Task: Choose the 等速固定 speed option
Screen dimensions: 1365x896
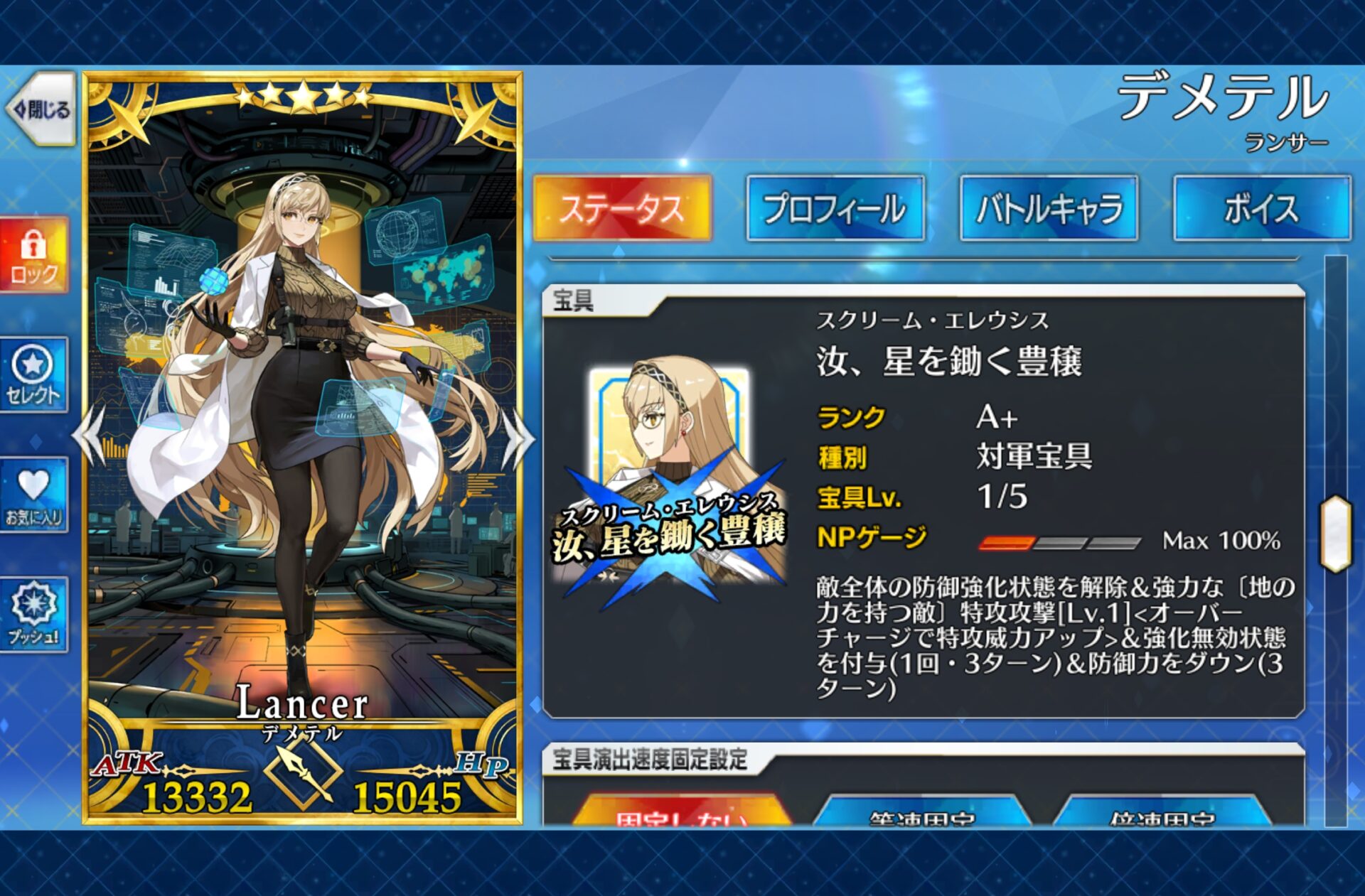Action: [x=922, y=815]
